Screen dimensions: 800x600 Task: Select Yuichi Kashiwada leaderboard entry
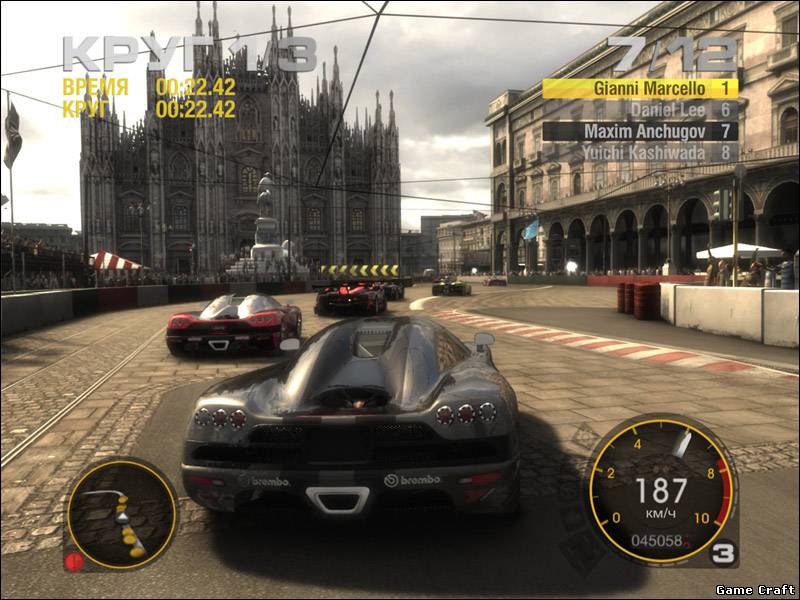pyautogui.click(x=640, y=153)
